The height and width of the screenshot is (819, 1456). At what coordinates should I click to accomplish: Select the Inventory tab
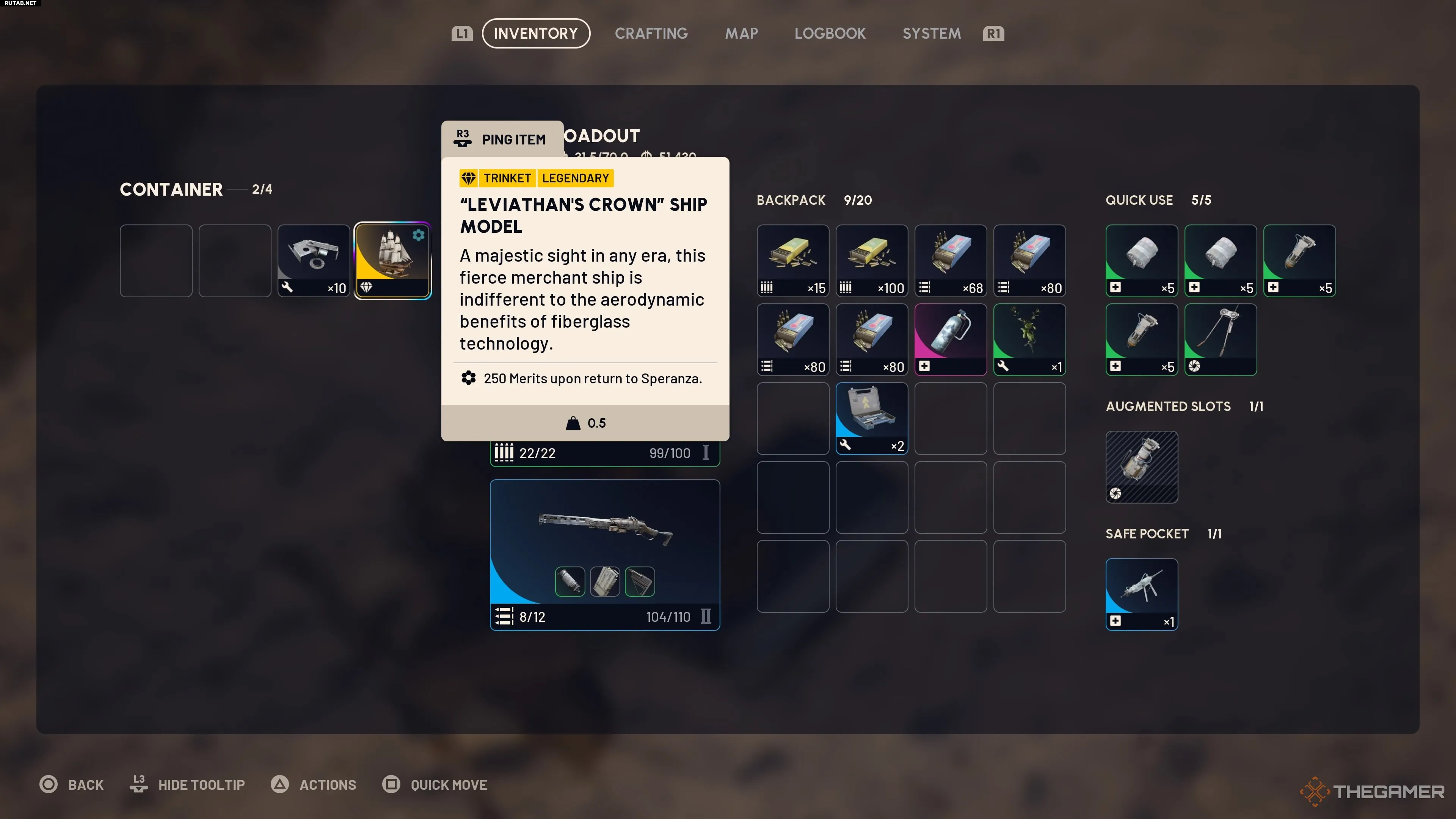[x=536, y=33]
